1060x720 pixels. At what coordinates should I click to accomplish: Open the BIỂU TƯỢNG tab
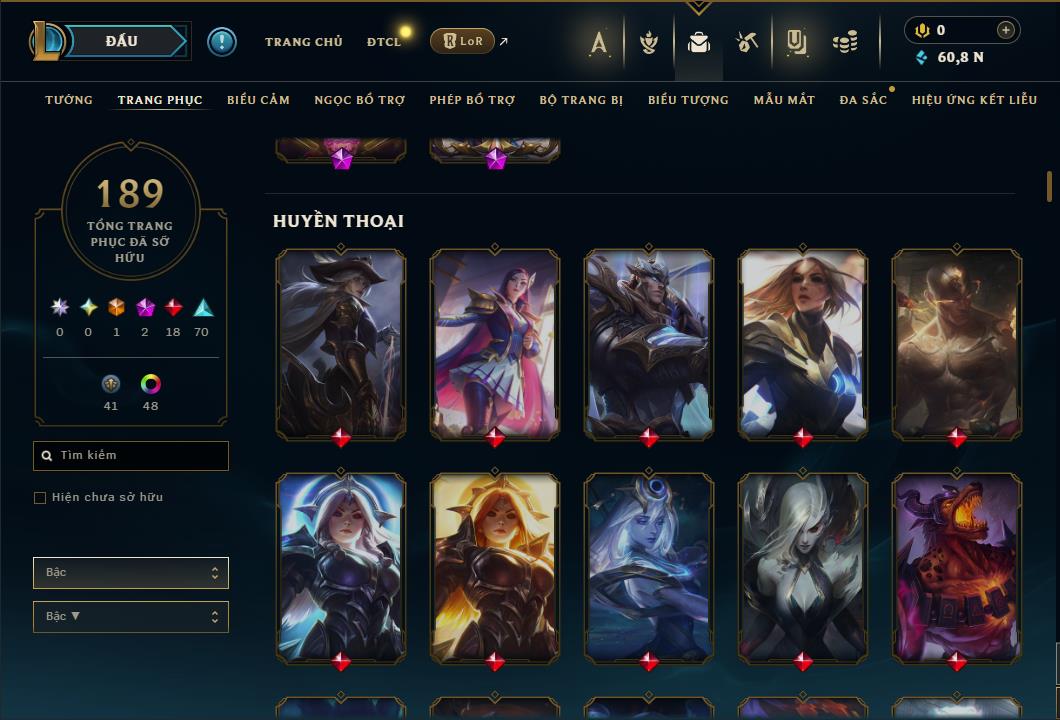[688, 100]
